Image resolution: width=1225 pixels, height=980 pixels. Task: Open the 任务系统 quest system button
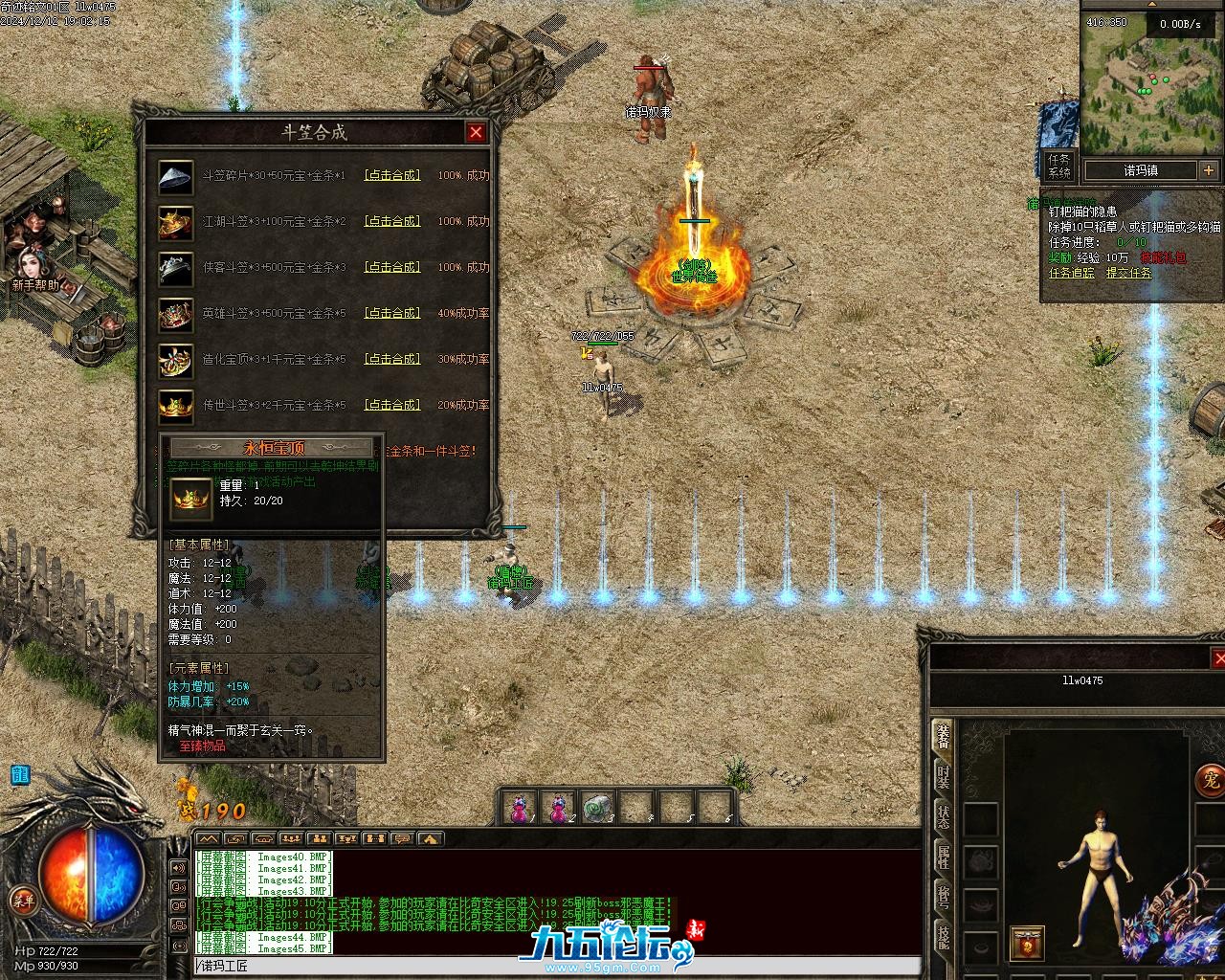click(1059, 166)
